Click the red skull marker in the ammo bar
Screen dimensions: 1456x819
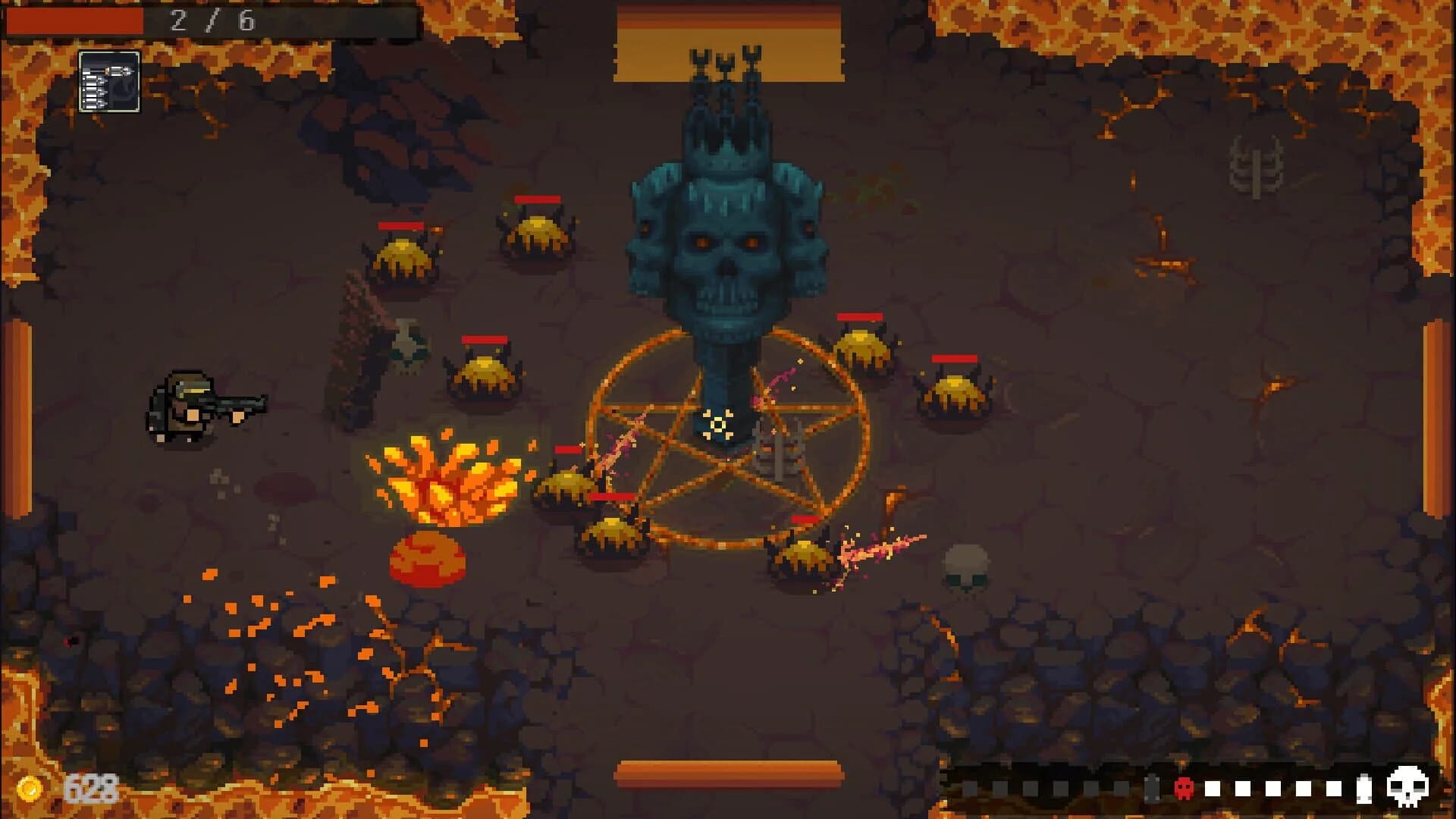(x=1184, y=789)
